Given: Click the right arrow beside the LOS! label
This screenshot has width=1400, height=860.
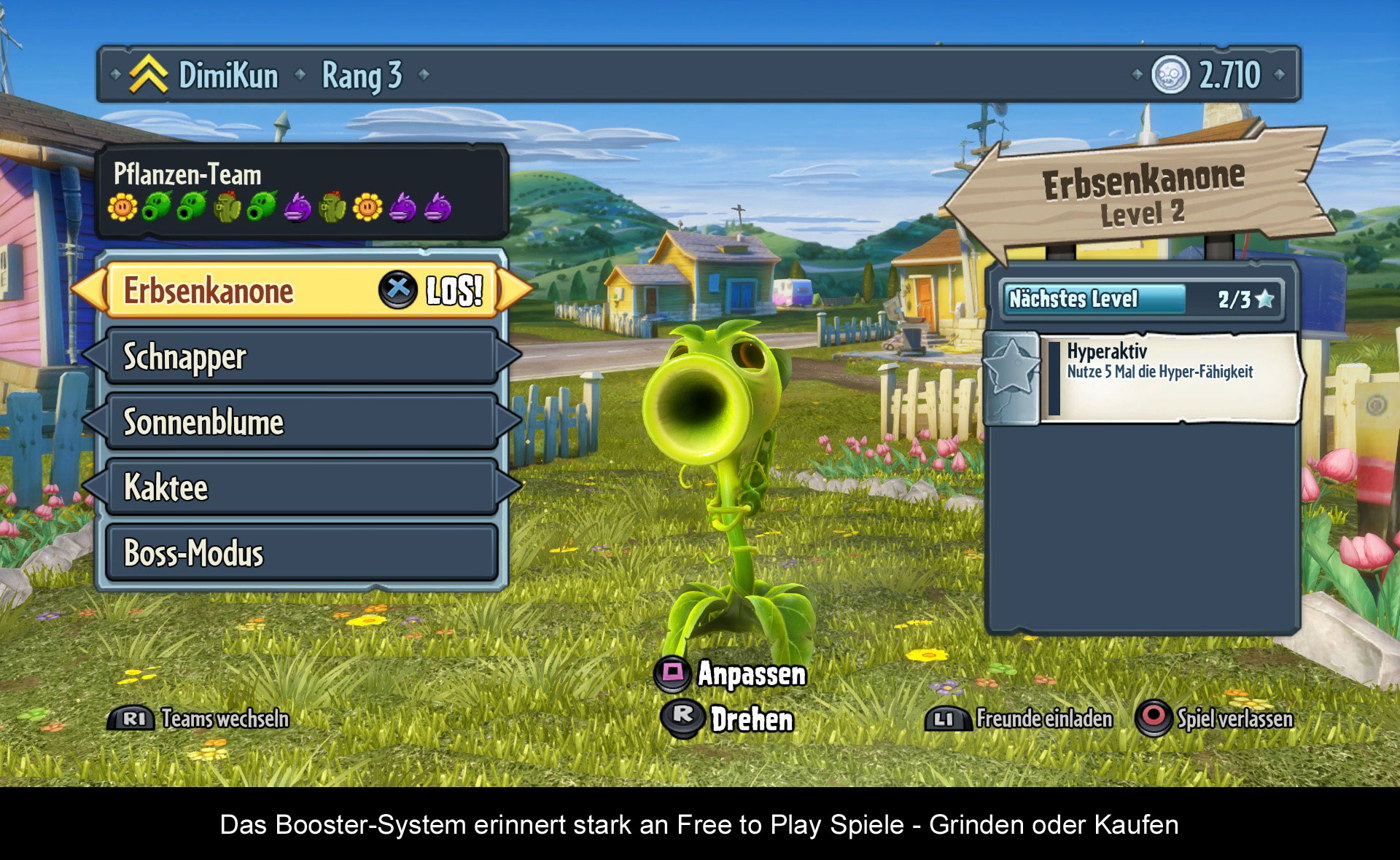Looking at the screenshot, I should tap(516, 289).
